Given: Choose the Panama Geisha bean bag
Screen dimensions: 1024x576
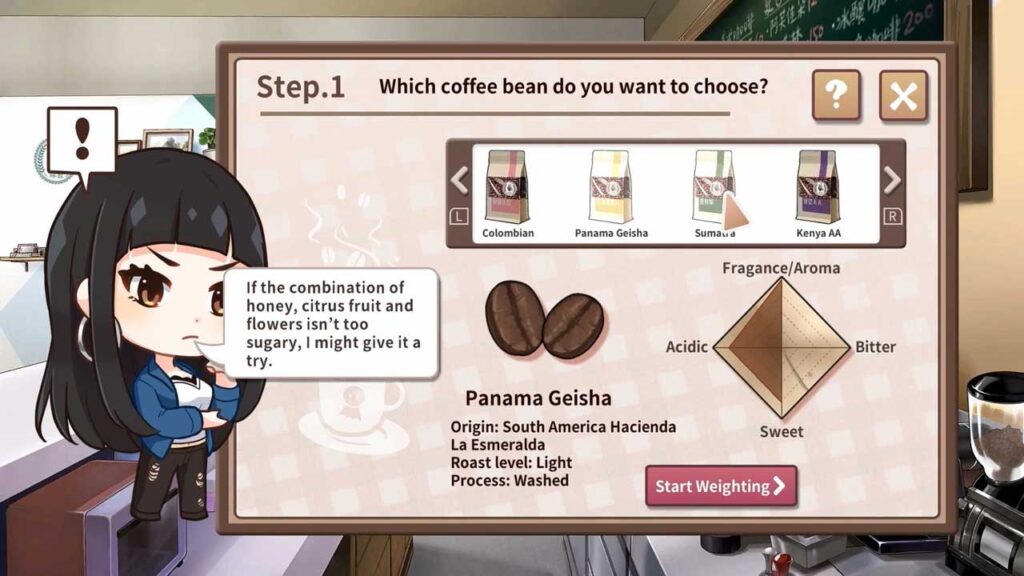Looking at the screenshot, I should [x=611, y=188].
